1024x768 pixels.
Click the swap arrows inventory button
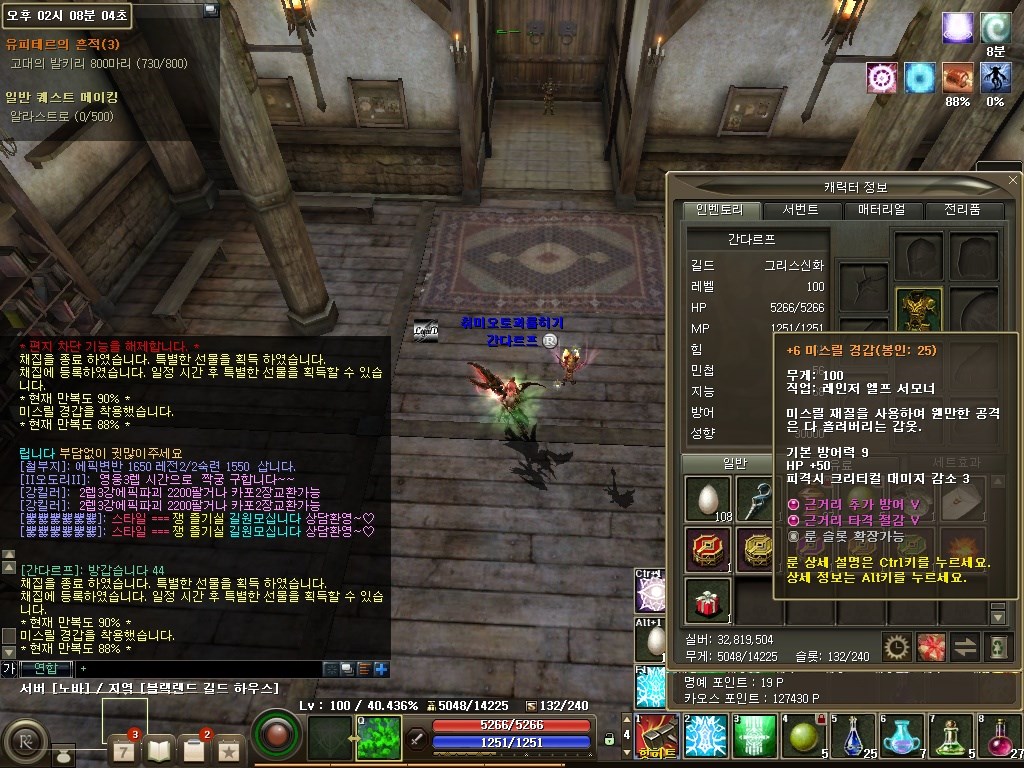pyautogui.click(x=965, y=647)
